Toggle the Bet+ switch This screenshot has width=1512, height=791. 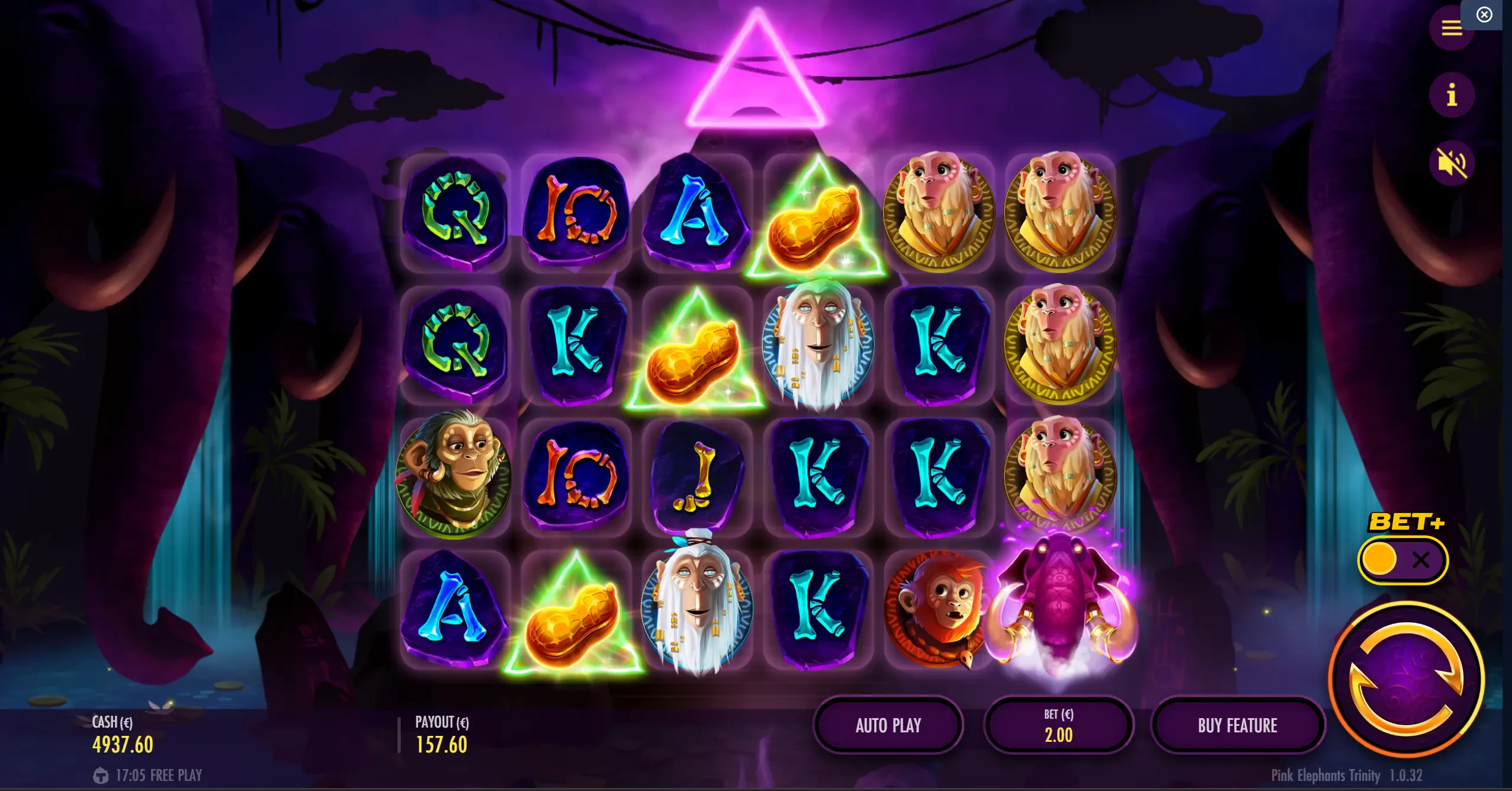[x=1402, y=560]
